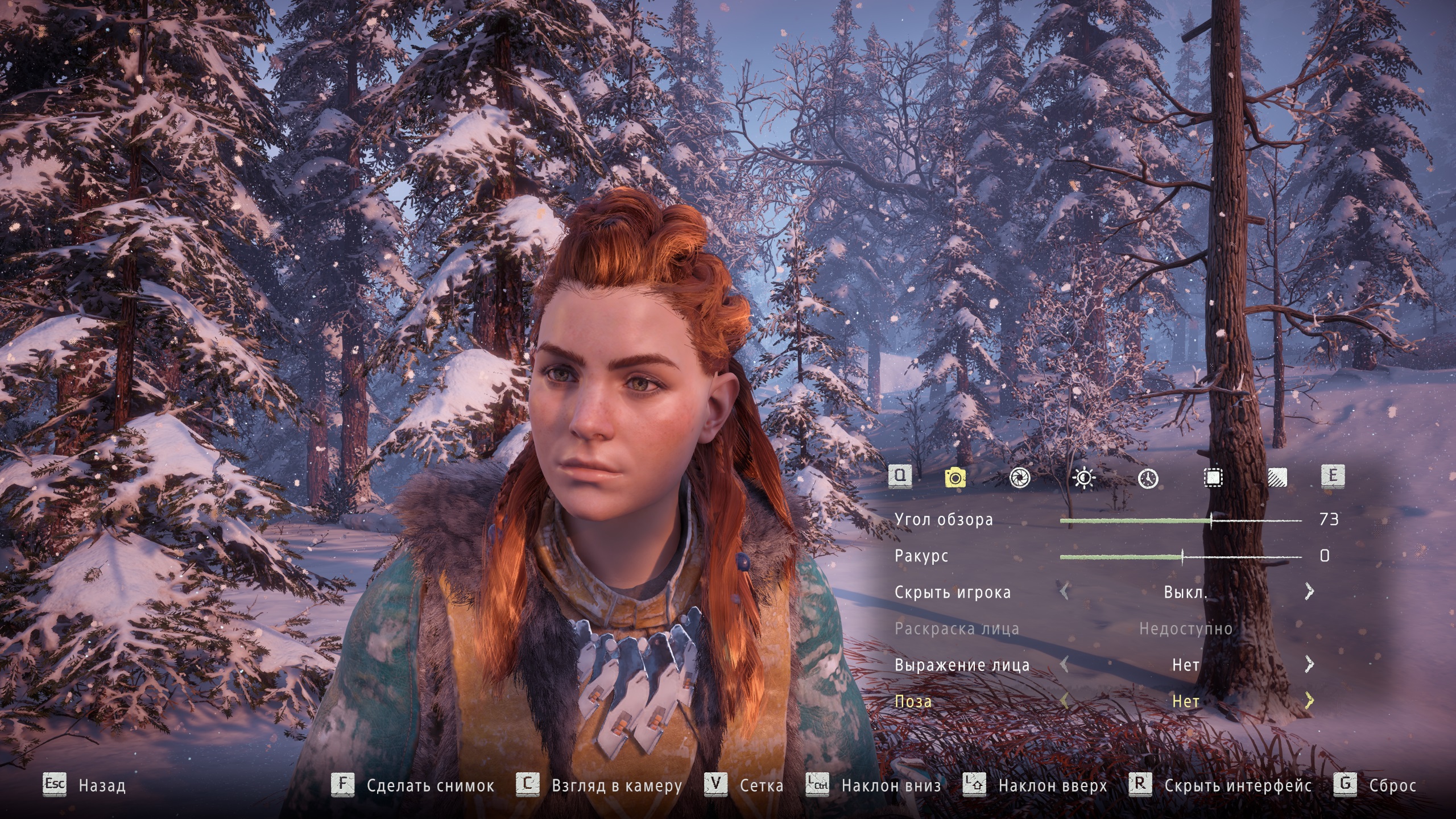Open the aperture depth-of-field tab

pos(1019,478)
